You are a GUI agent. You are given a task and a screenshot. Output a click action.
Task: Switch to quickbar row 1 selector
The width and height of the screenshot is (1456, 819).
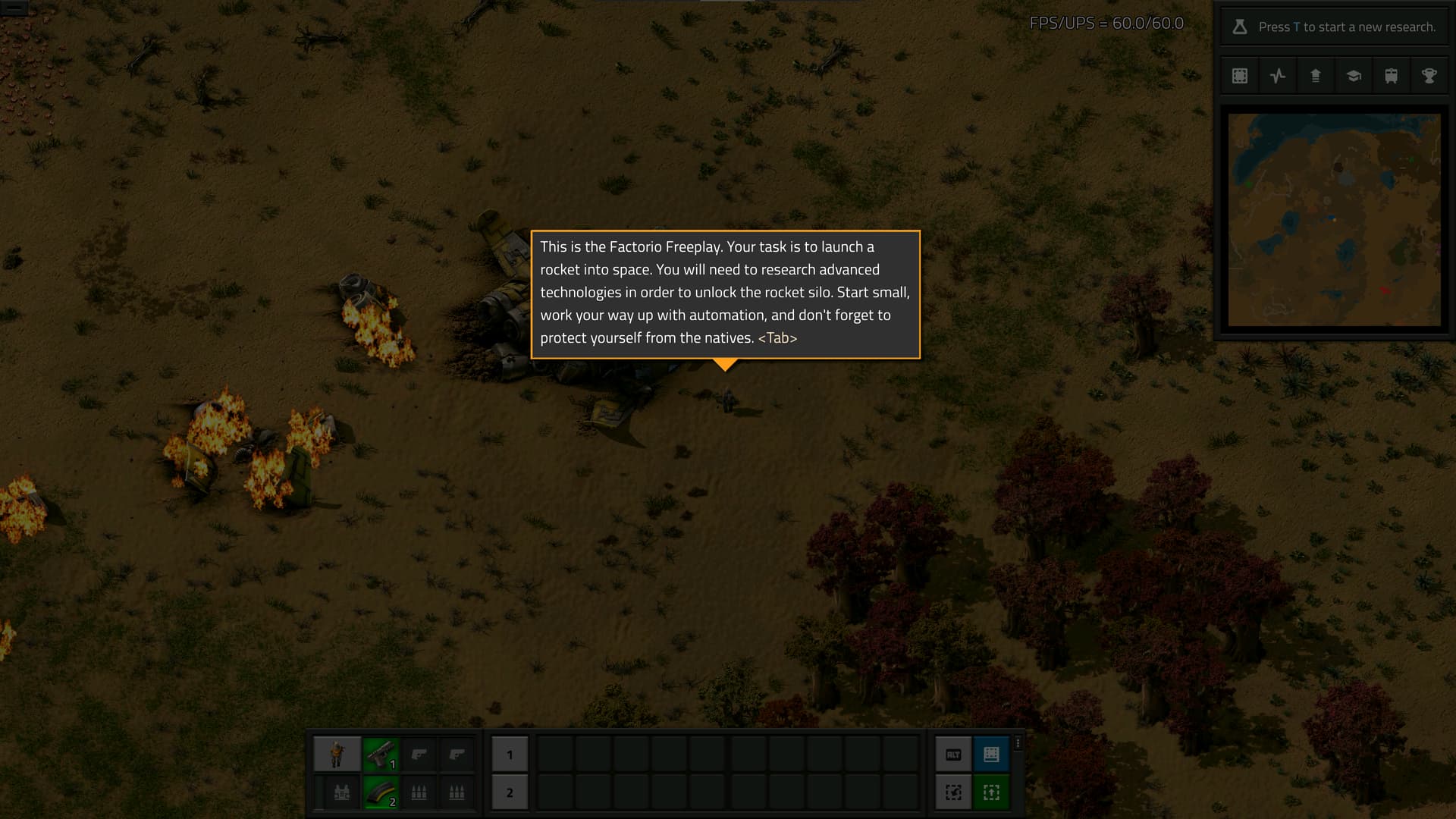(x=510, y=755)
